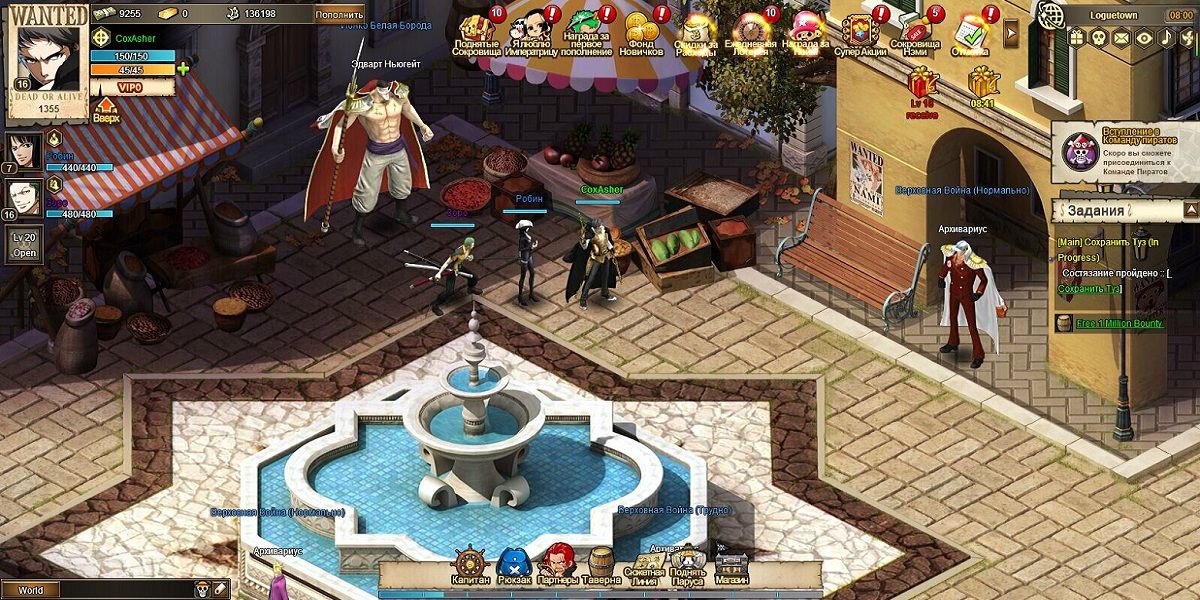The height and width of the screenshot is (600, 1200).
Task: Open the mail envelope icon
Action: tap(1122, 38)
